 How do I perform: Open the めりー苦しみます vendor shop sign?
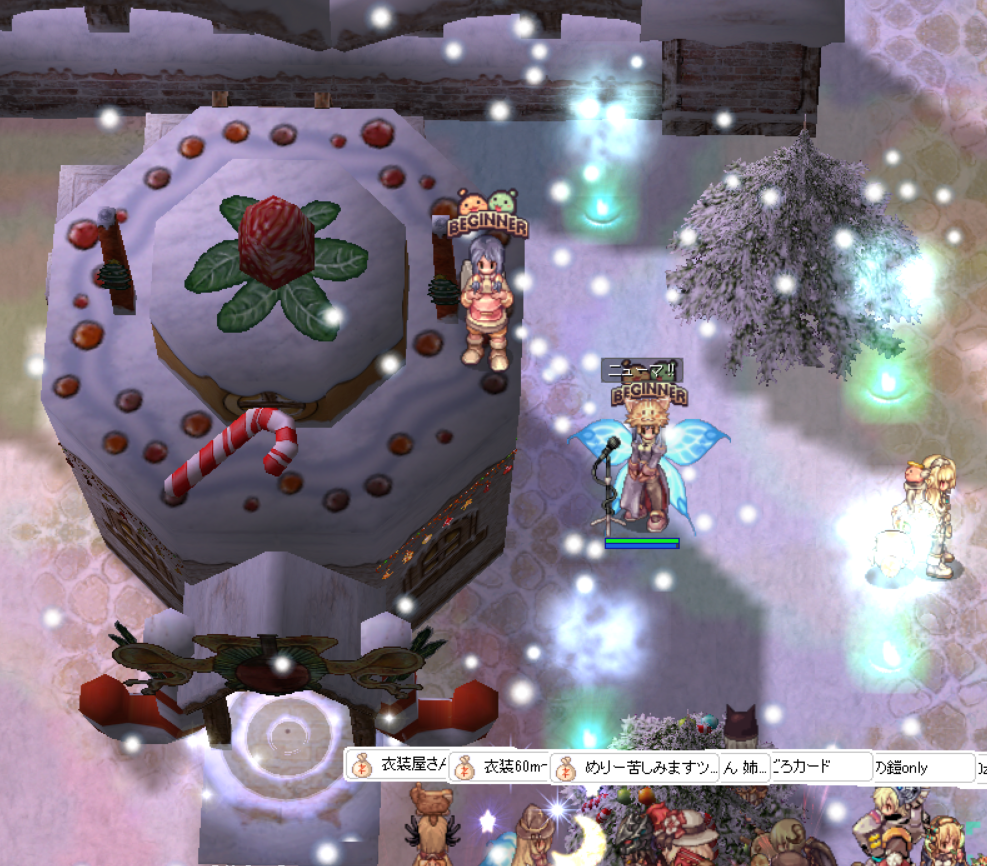(x=637, y=767)
